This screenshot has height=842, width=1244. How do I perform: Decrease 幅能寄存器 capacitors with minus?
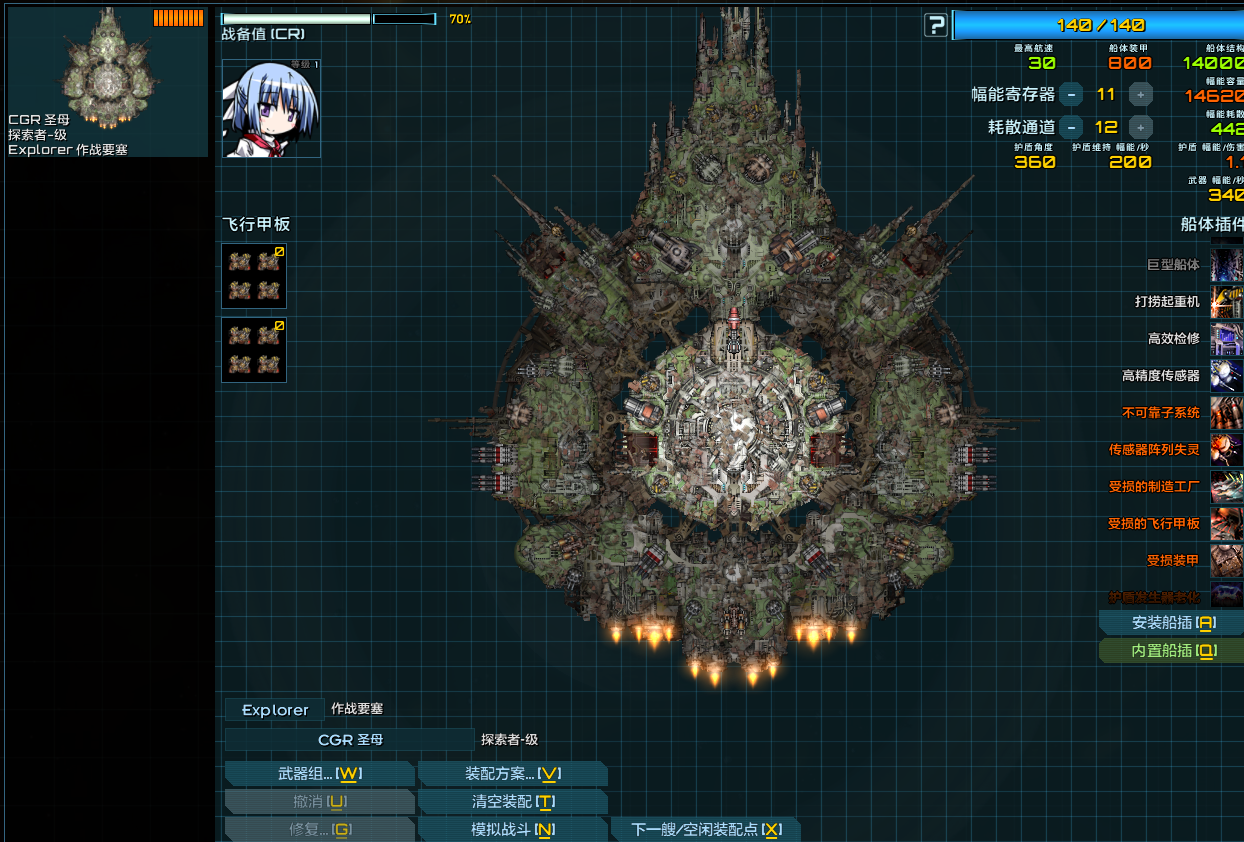point(1071,95)
